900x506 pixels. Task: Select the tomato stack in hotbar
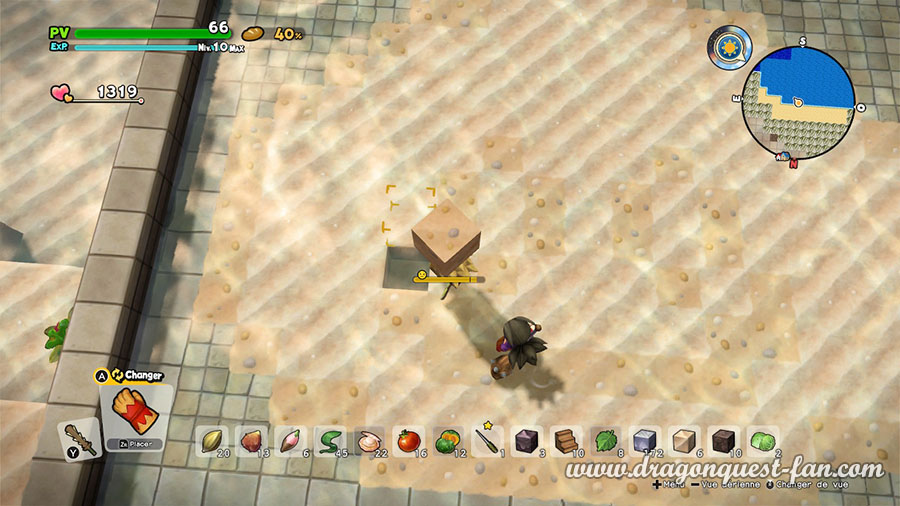[408, 440]
